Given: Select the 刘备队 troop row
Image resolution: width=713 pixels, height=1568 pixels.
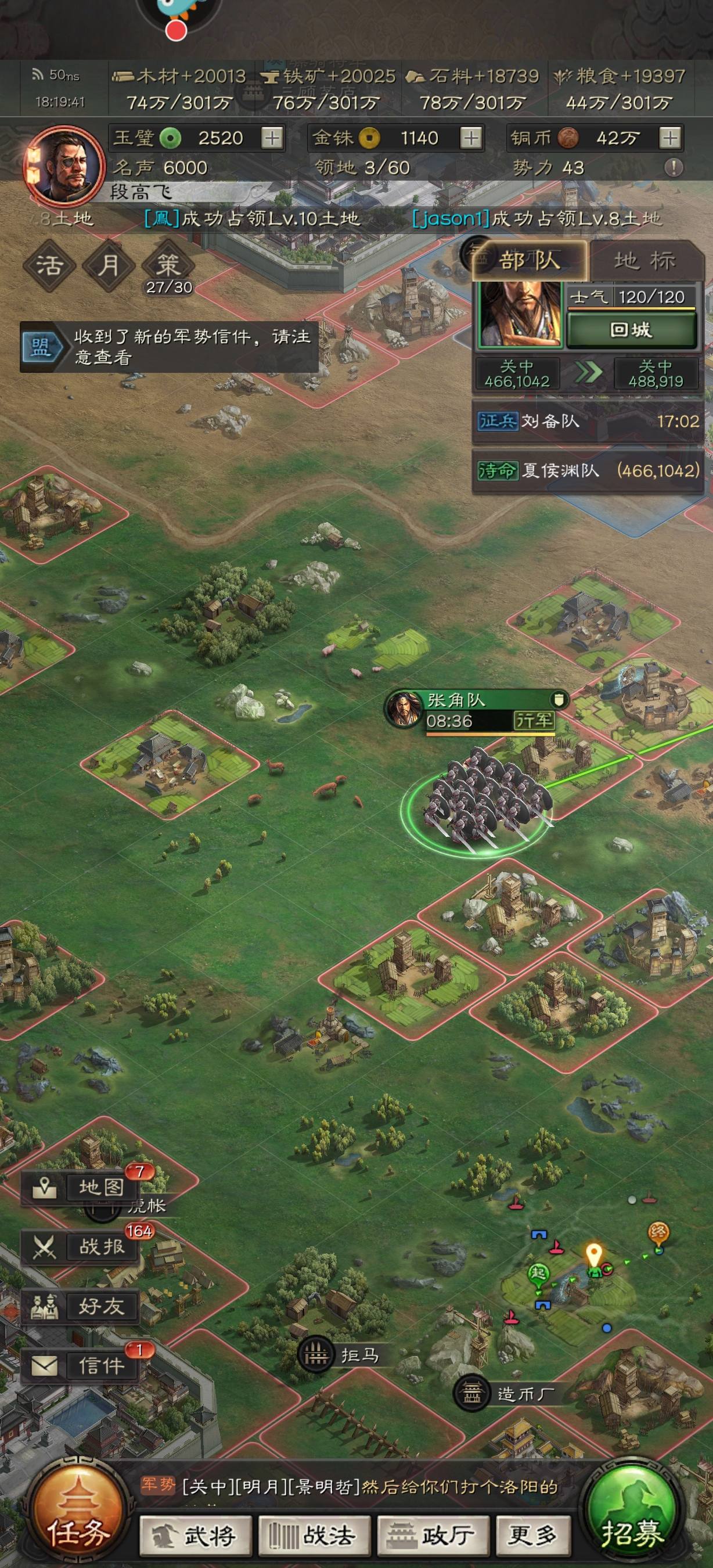Looking at the screenshot, I should coord(588,421).
